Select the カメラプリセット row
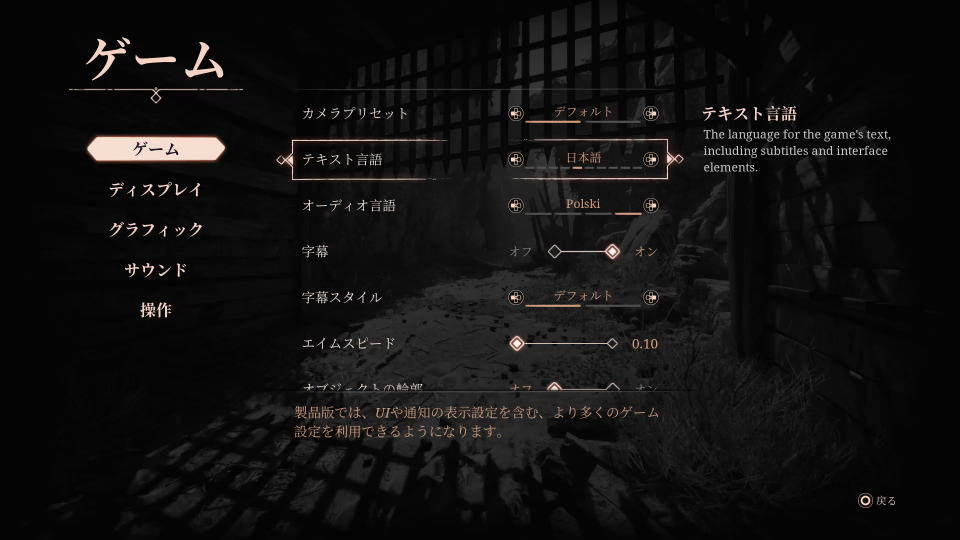 (355, 114)
